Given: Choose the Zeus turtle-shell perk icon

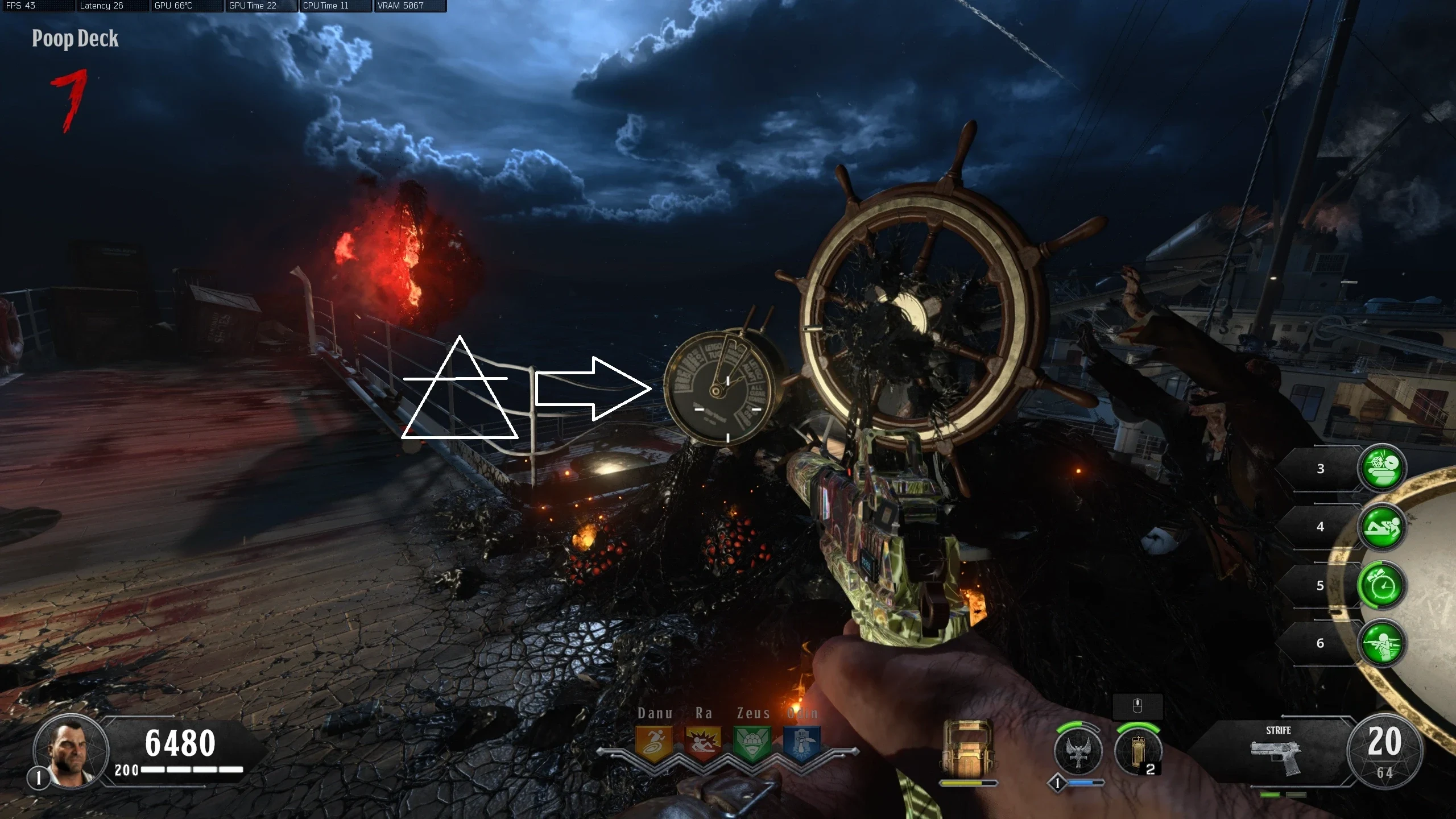Looking at the screenshot, I should [x=752, y=743].
